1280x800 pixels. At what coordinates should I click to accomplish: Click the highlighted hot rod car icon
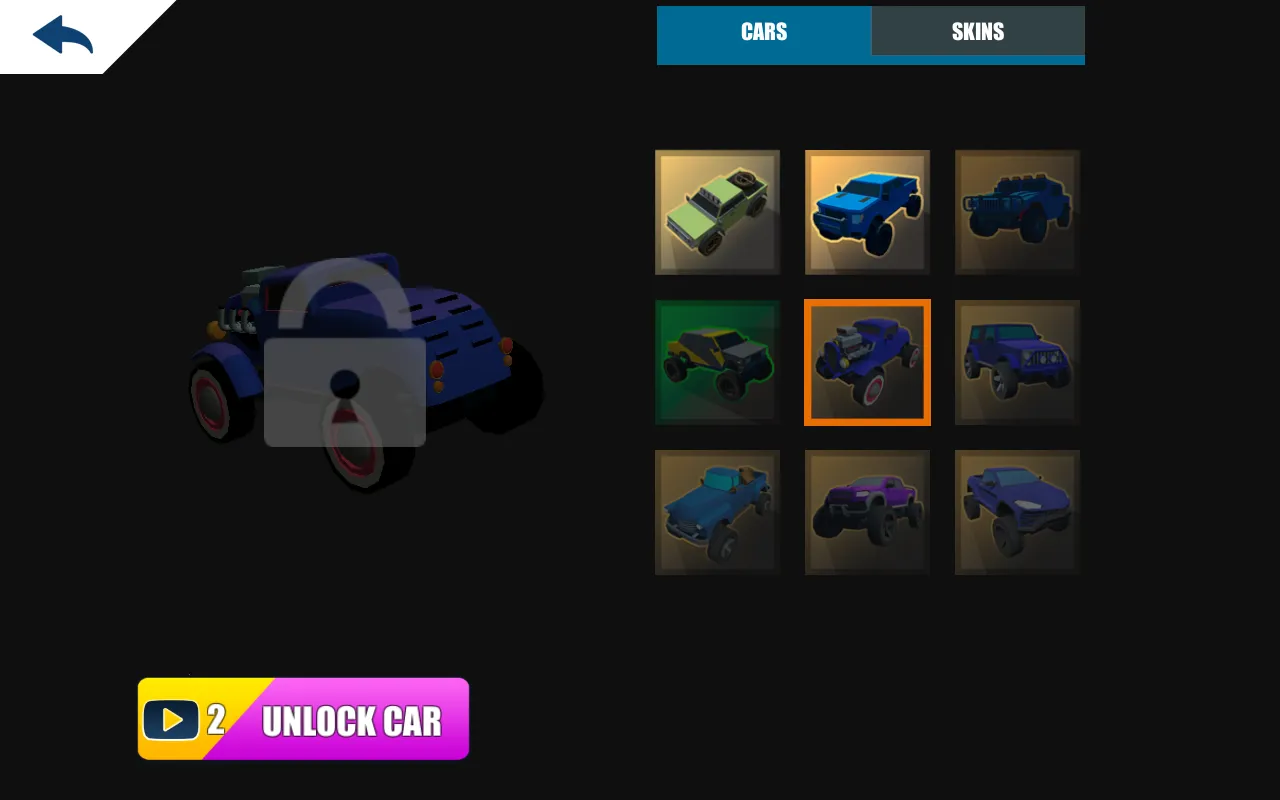pyautogui.click(x=867, y=362)
